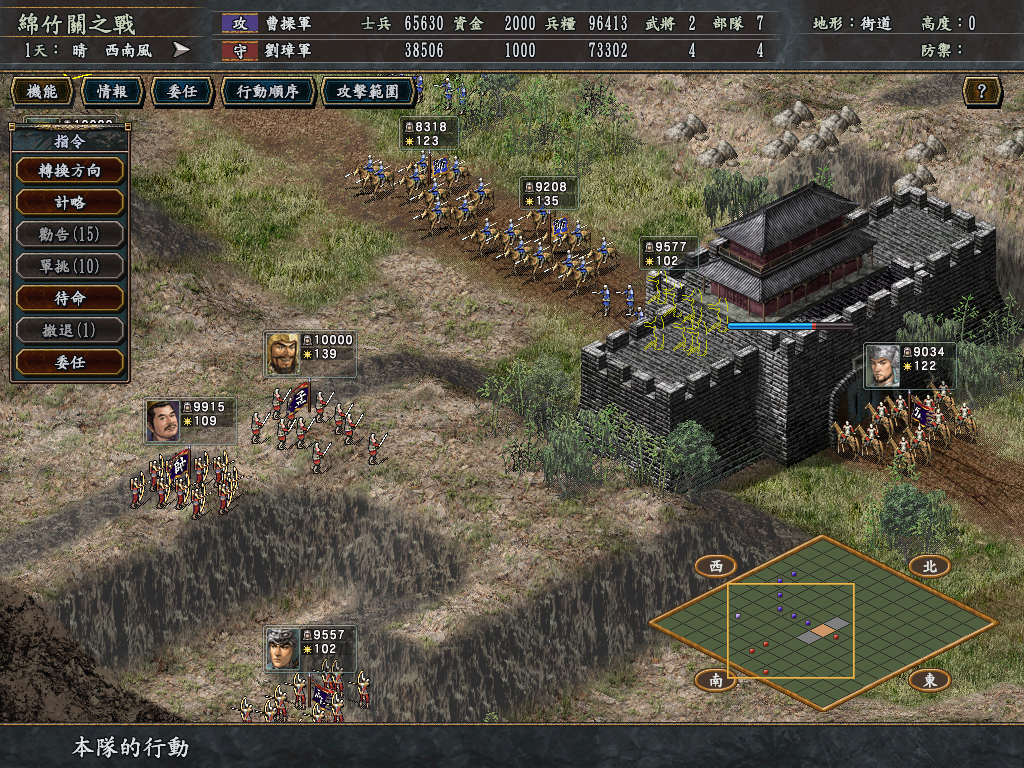This screenshot has width=1024, height=768.
Task: Rotate view with the 東 compass button
Action: coord(929,680)
